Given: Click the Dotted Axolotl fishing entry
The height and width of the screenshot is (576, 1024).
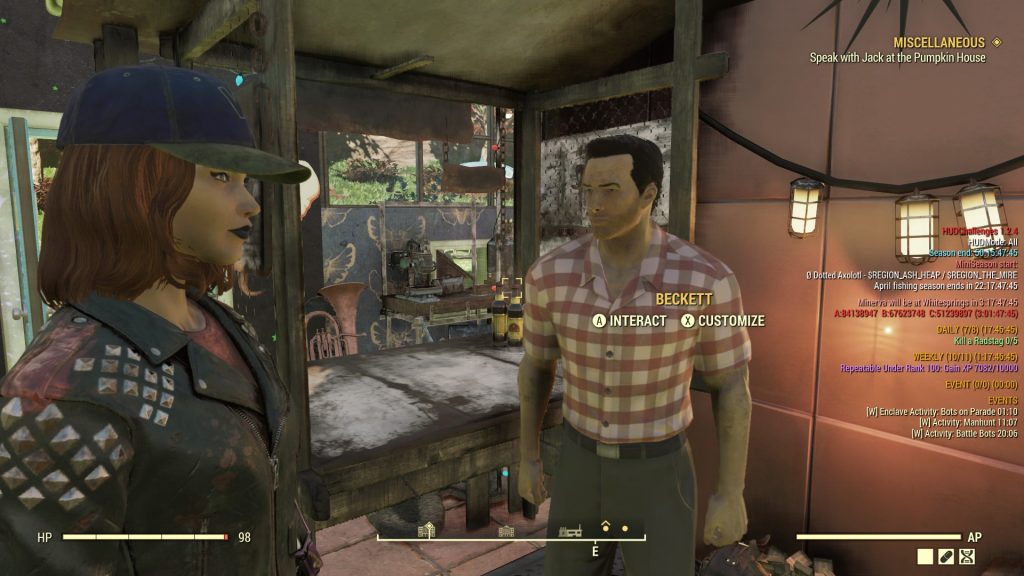Looking at the screenshot, I should [911, 274].
